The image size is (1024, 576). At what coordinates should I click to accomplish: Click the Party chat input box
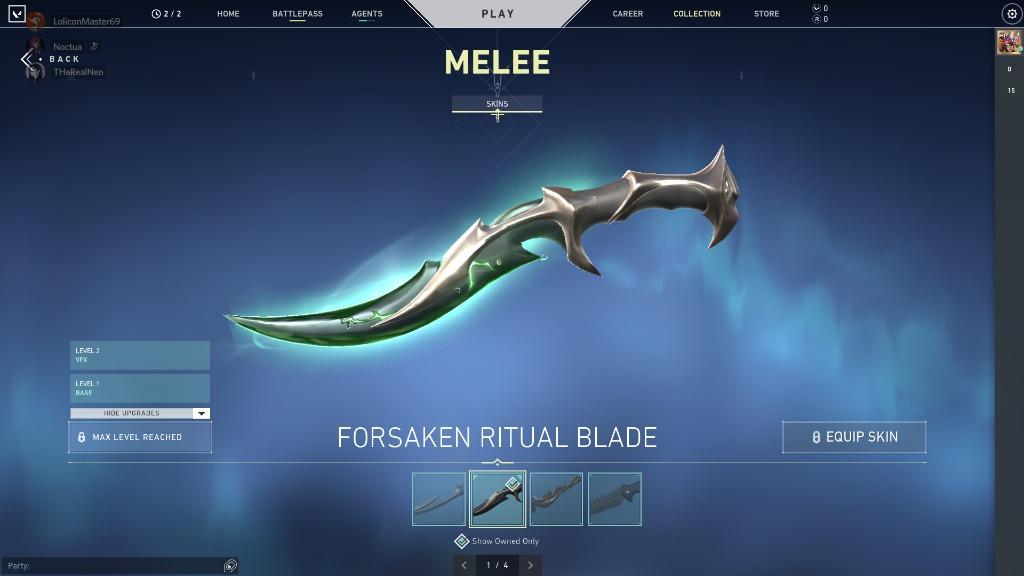pyautogui.click(x=115, y=566)
